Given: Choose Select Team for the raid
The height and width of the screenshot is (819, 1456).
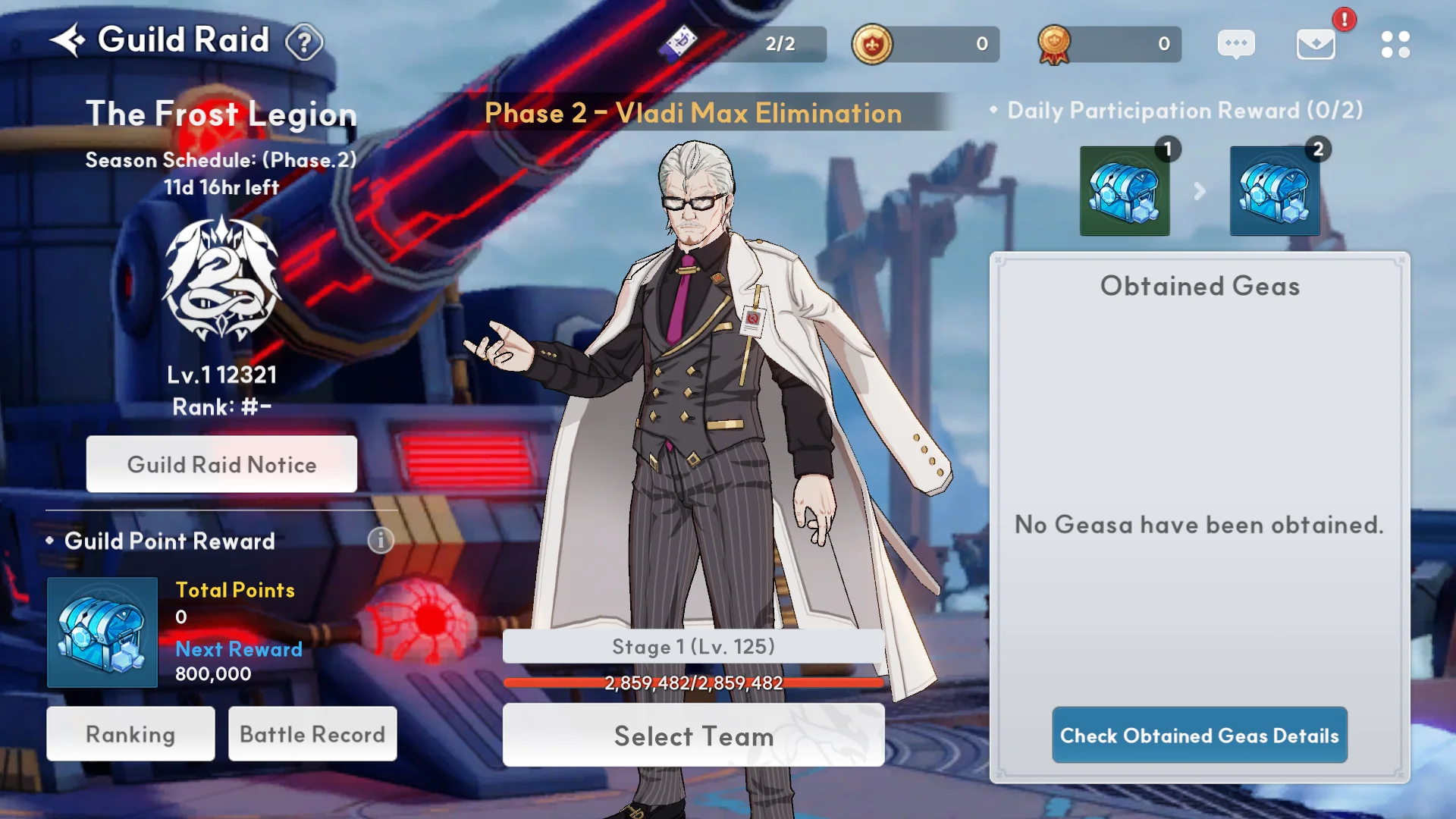Looking at the screenshot, I should pyautogui.click(x=693, y=736).
